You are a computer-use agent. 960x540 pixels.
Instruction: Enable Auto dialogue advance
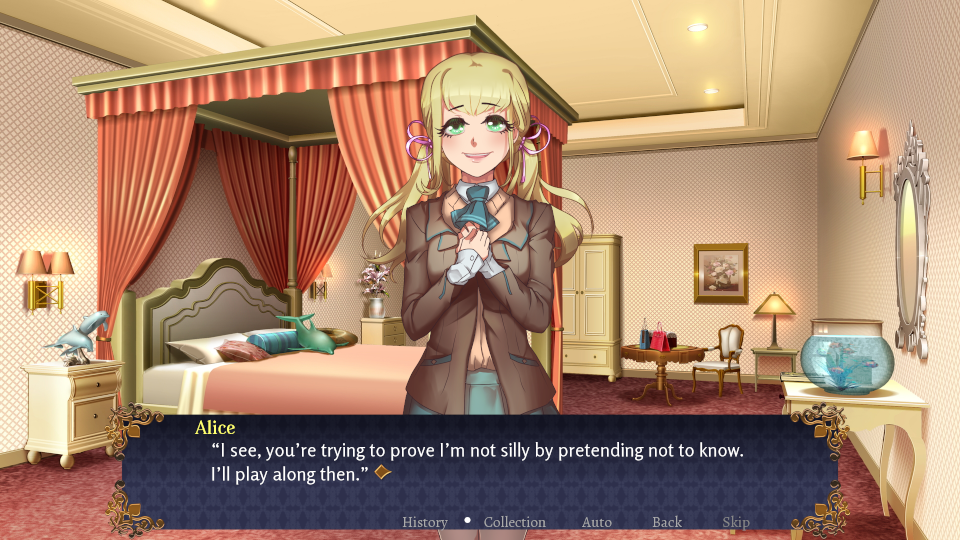597,522
